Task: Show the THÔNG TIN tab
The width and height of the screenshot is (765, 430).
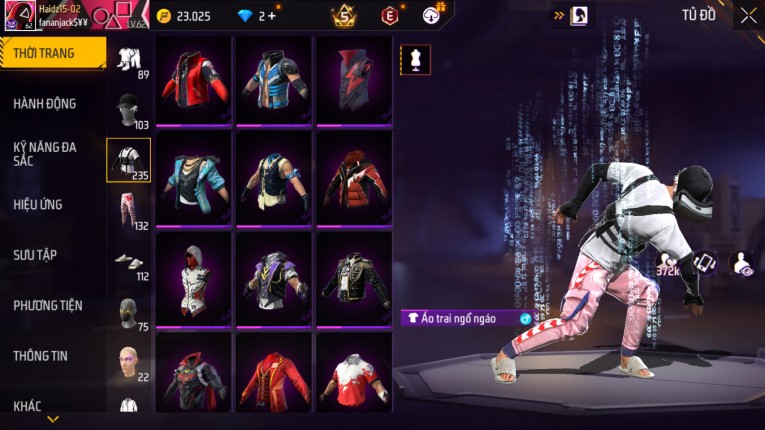Action: point(40,355)
